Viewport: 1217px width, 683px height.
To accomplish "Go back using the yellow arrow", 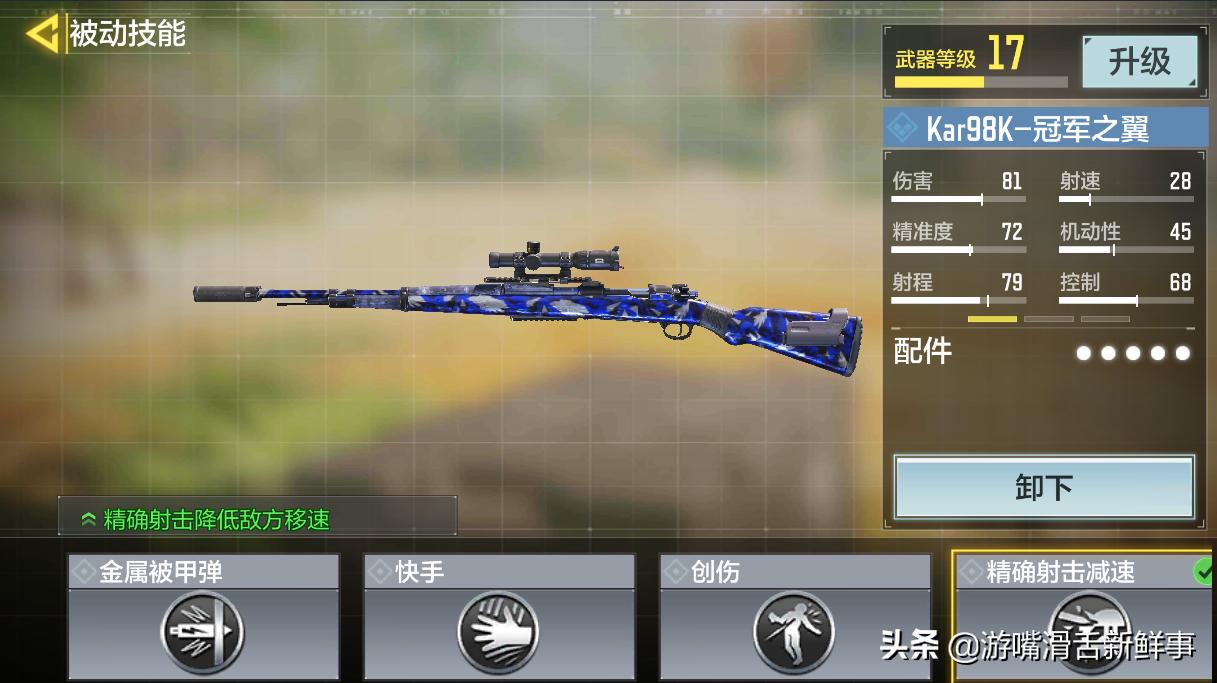I will [42, 34].
